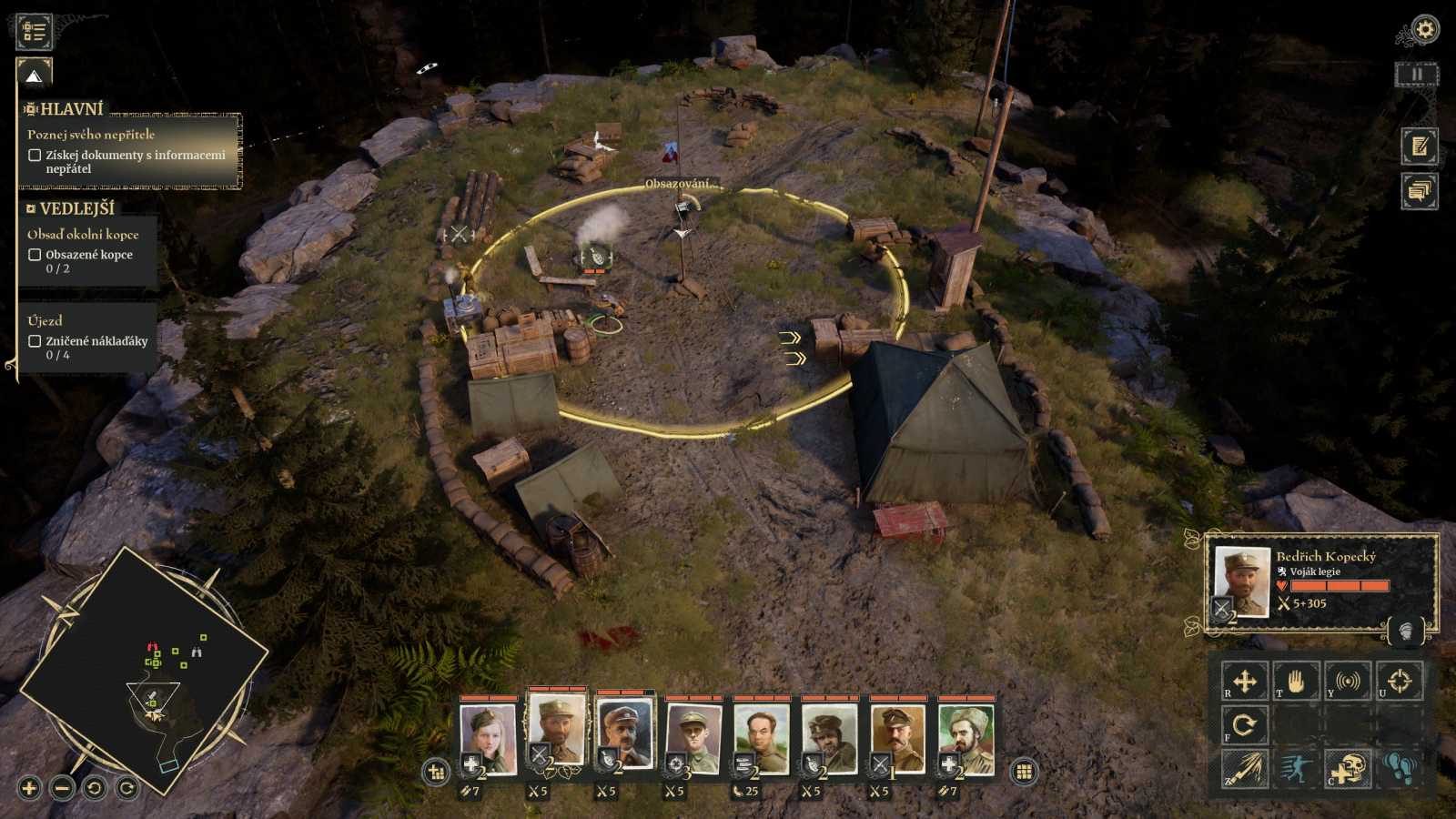Zoom in the minimap with plus button

pyautogui.click(x=29, y=788)
